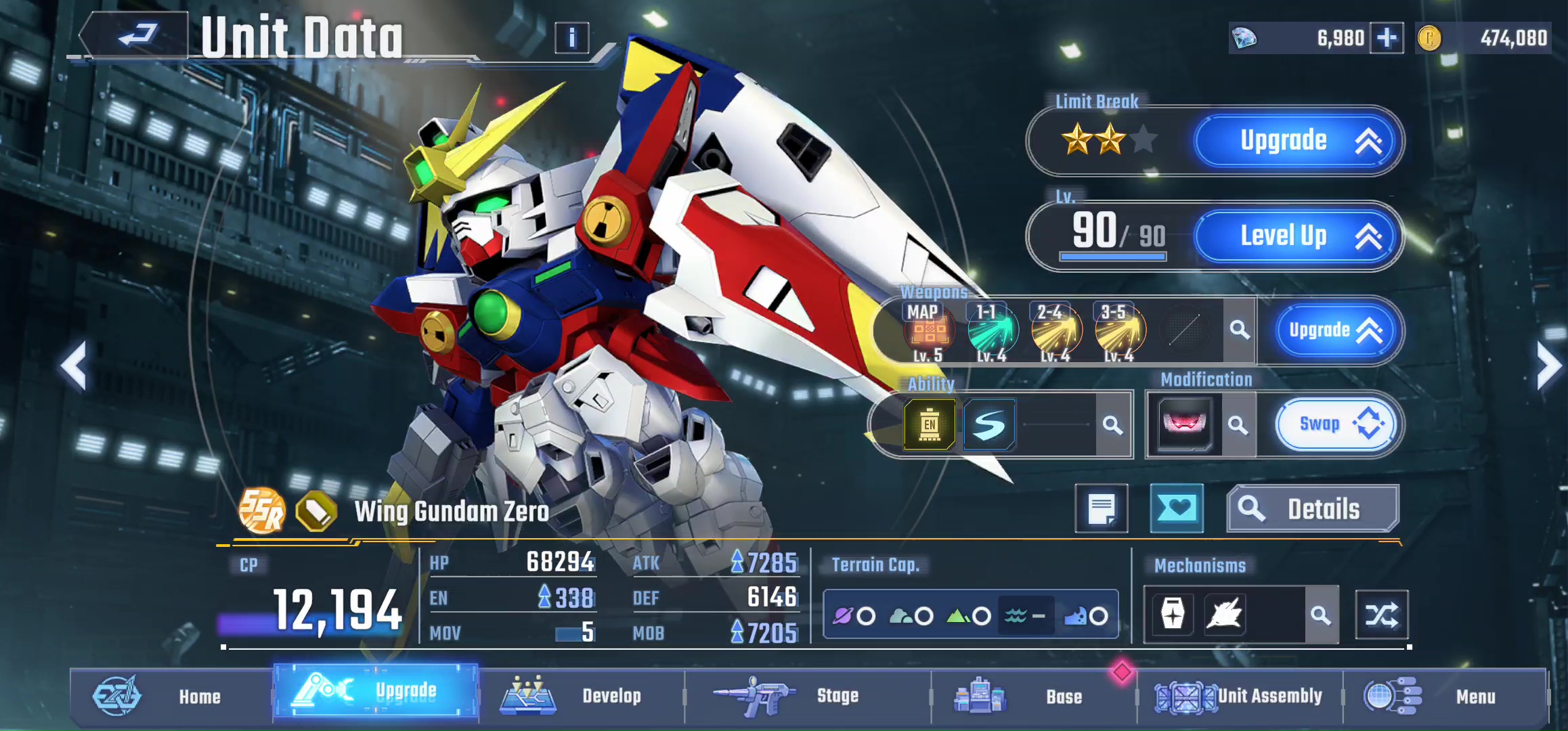1568x731 pixels.
Task: Open the Develop tab
Action: point(581,696)
